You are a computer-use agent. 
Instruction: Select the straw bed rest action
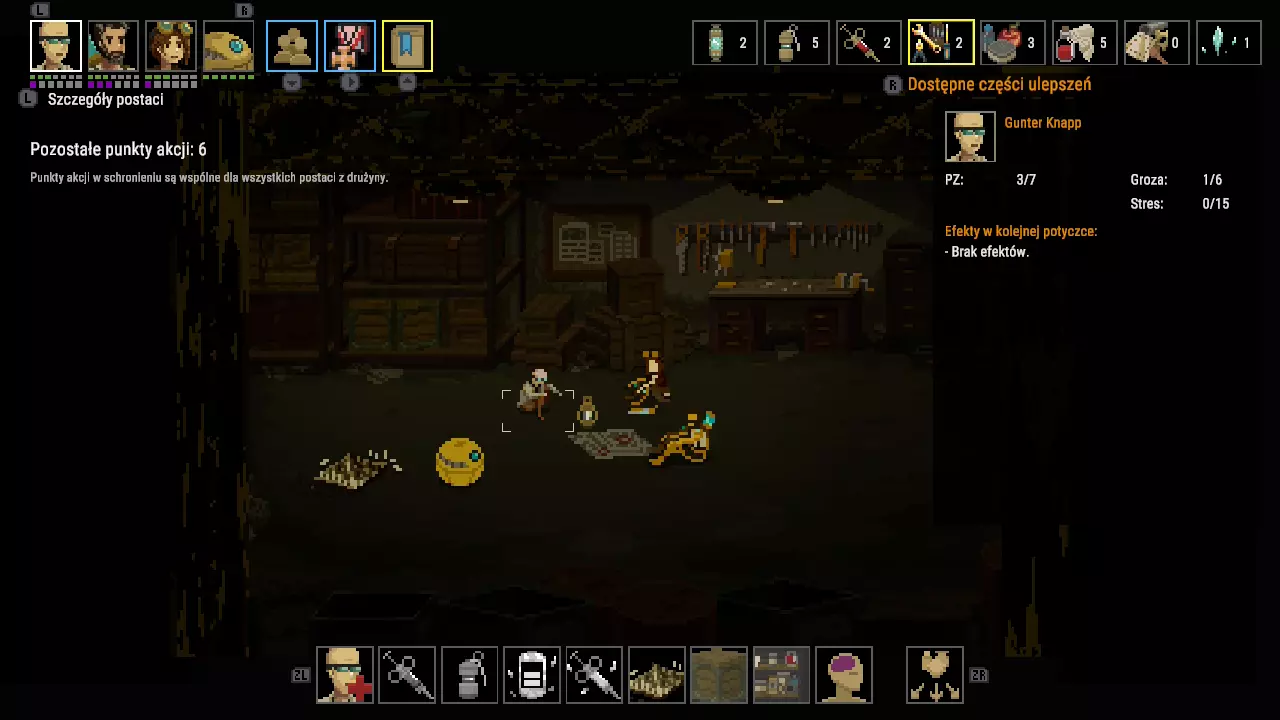coord(657,675)
